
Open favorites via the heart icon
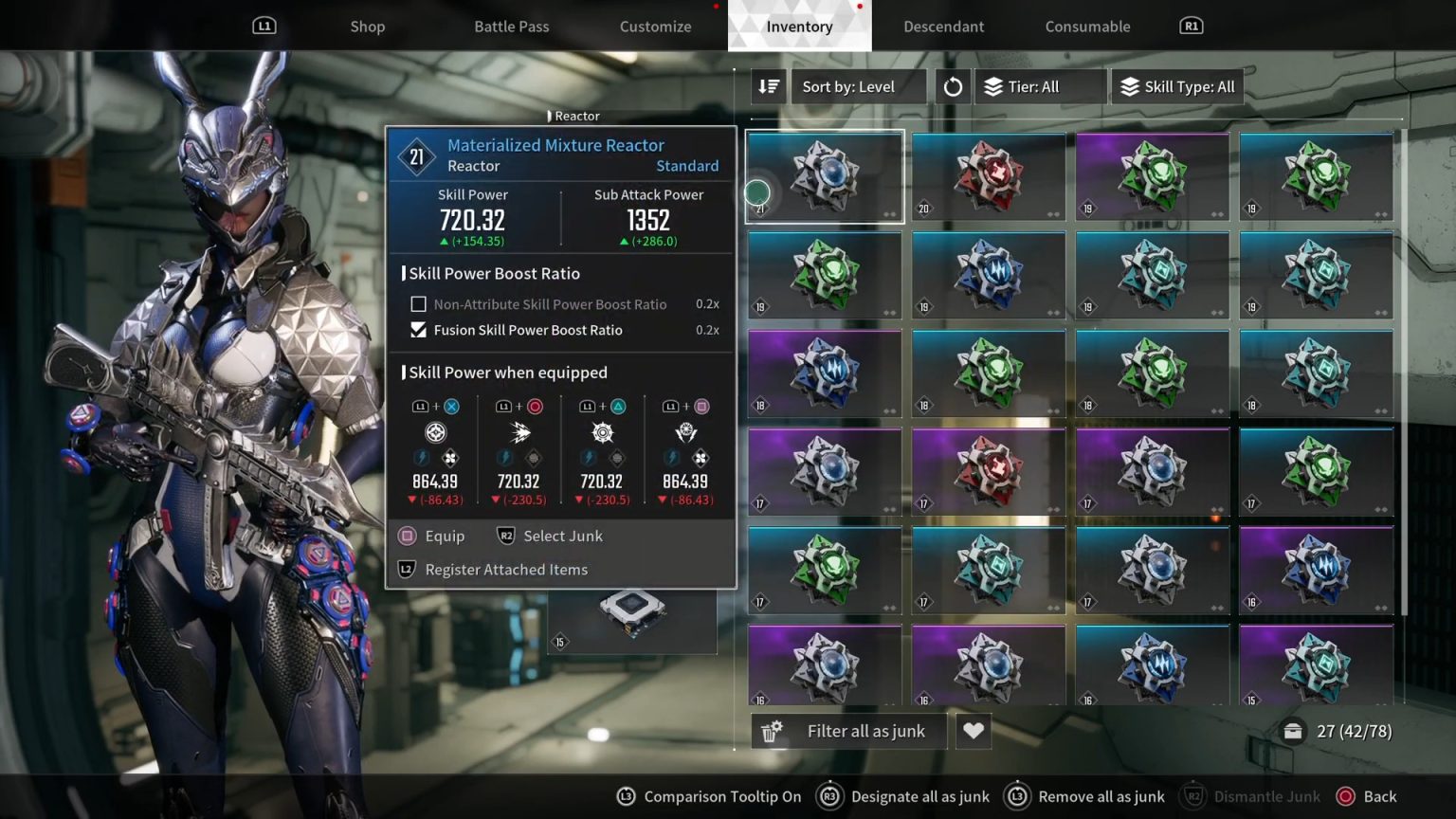click(x=973, y=730)
